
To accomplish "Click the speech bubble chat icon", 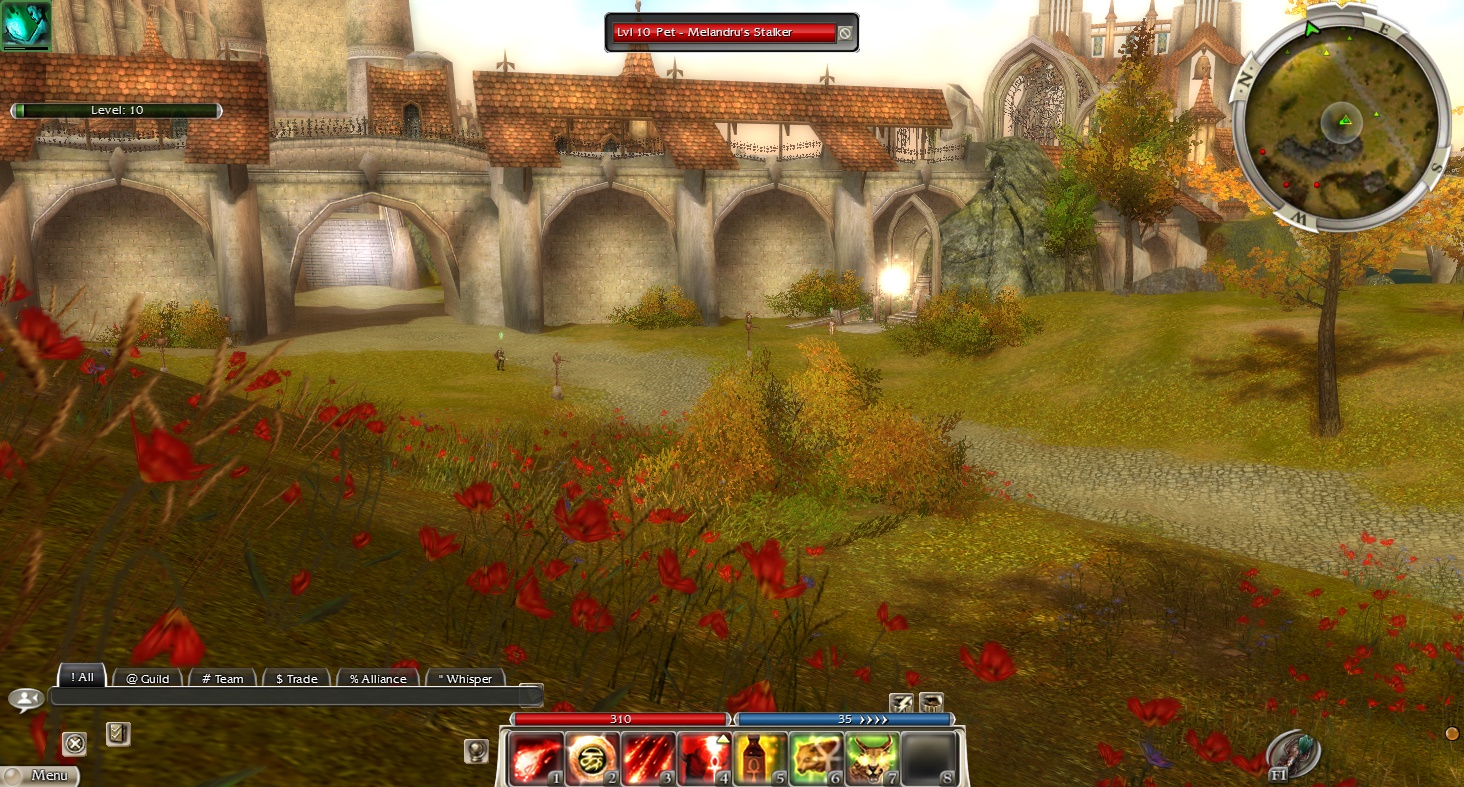I will 25,699.
